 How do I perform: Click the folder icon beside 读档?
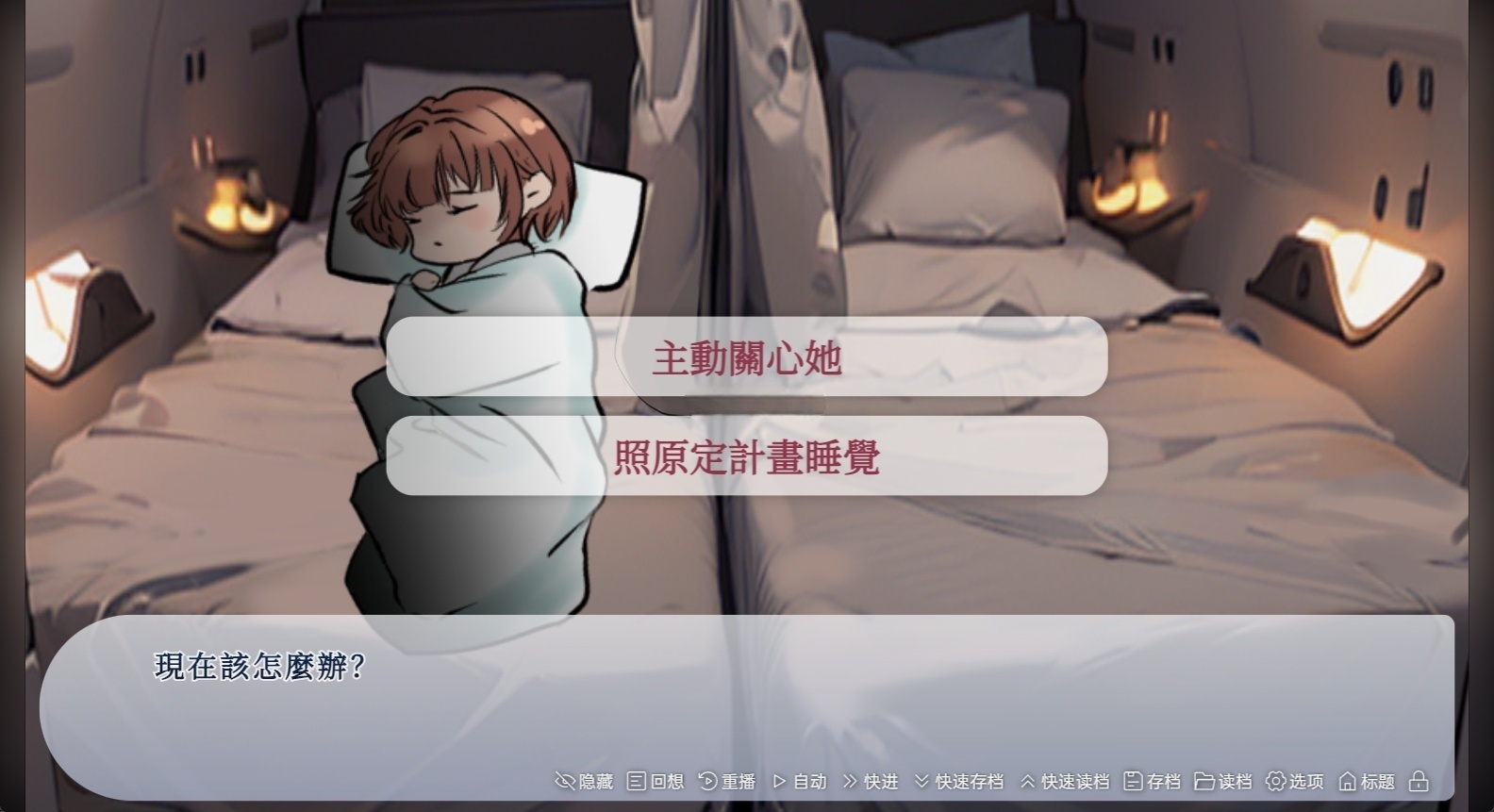click(1207, 781)
